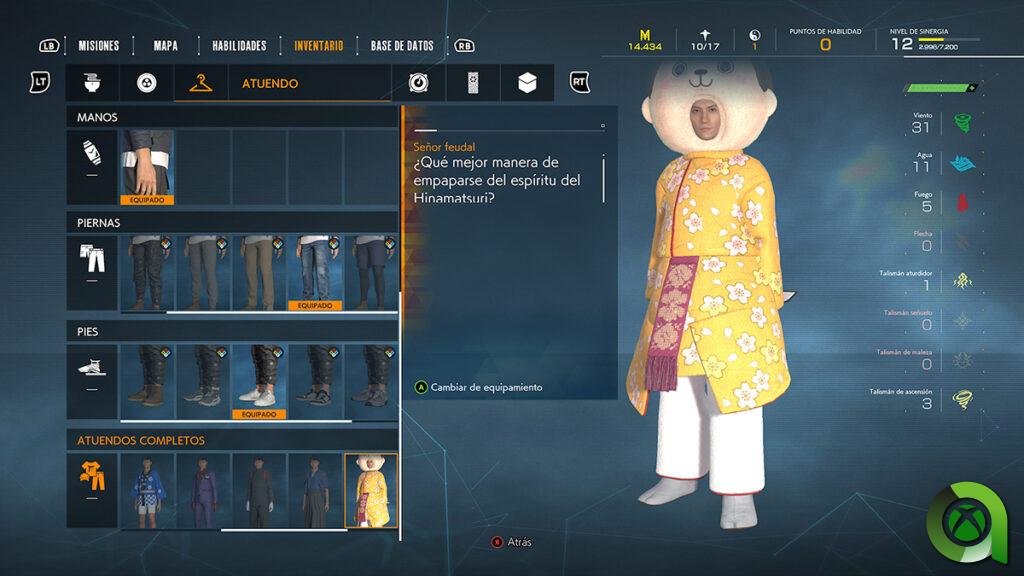Switch to the Mapa tab
The width and height of the screenshot is (1024, 576).
click(166, 45)
